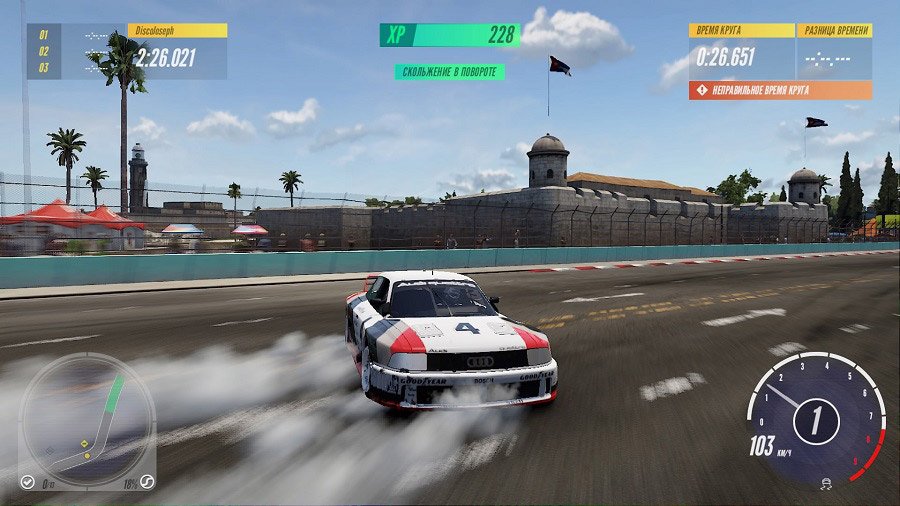The height and width of the screenshot is (506, 900).
Task: Click the invalid lap time warning banner
Action: [780, 90]
